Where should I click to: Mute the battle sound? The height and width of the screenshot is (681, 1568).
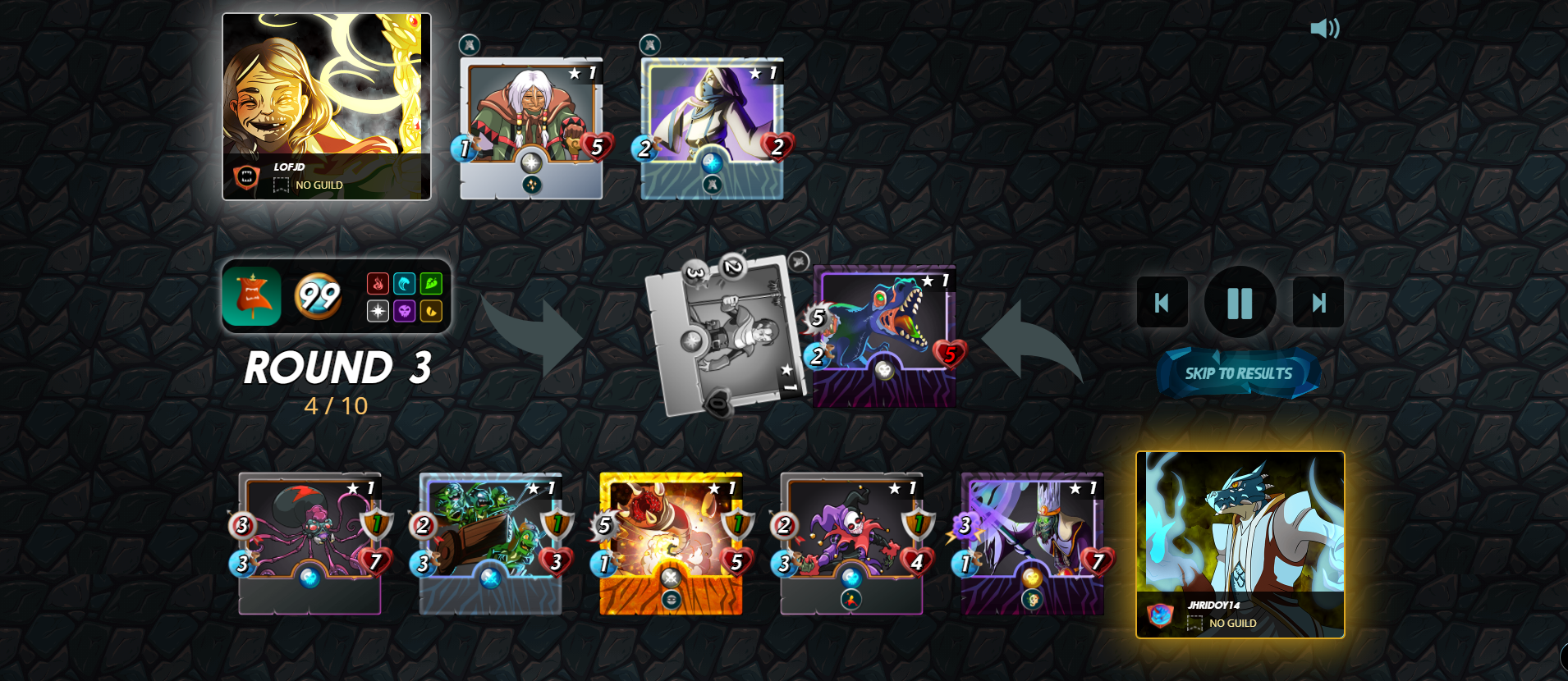tap(1327, 30)
